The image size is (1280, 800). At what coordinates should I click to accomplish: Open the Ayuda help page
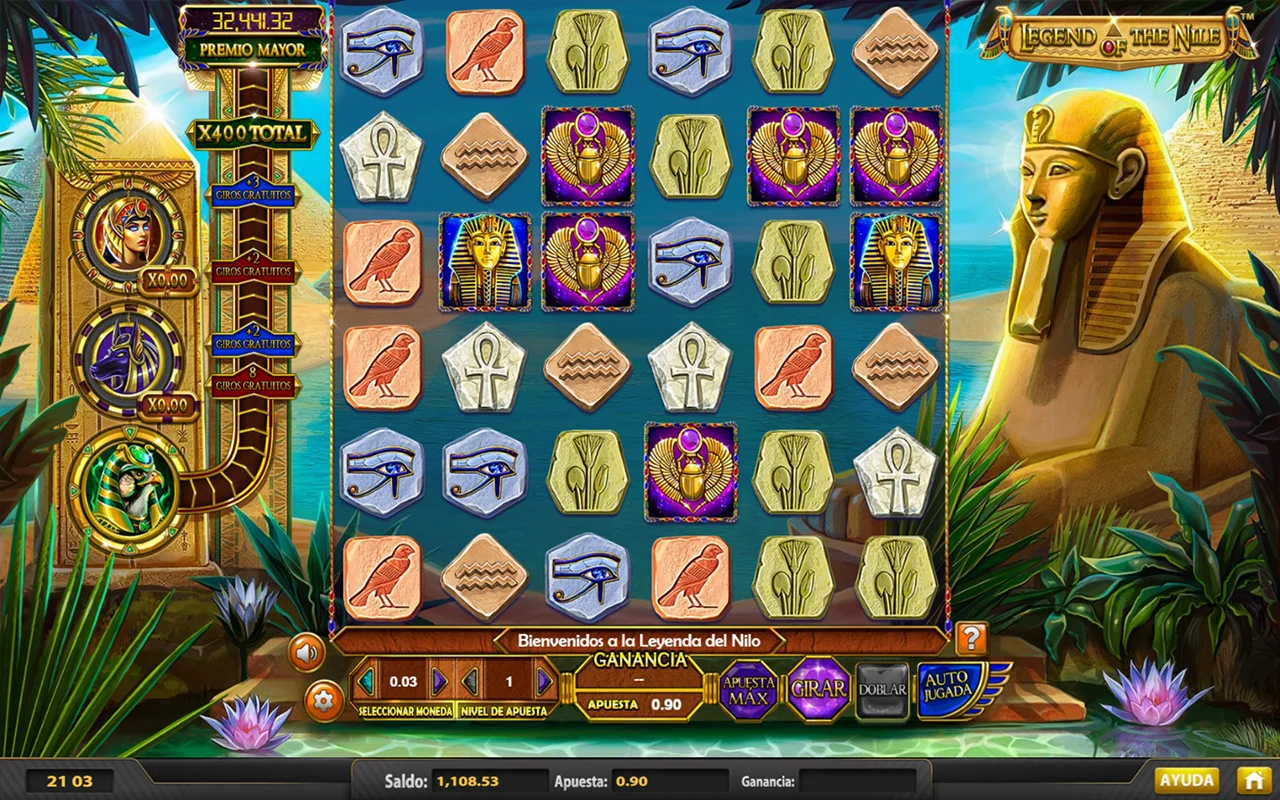1187,780
